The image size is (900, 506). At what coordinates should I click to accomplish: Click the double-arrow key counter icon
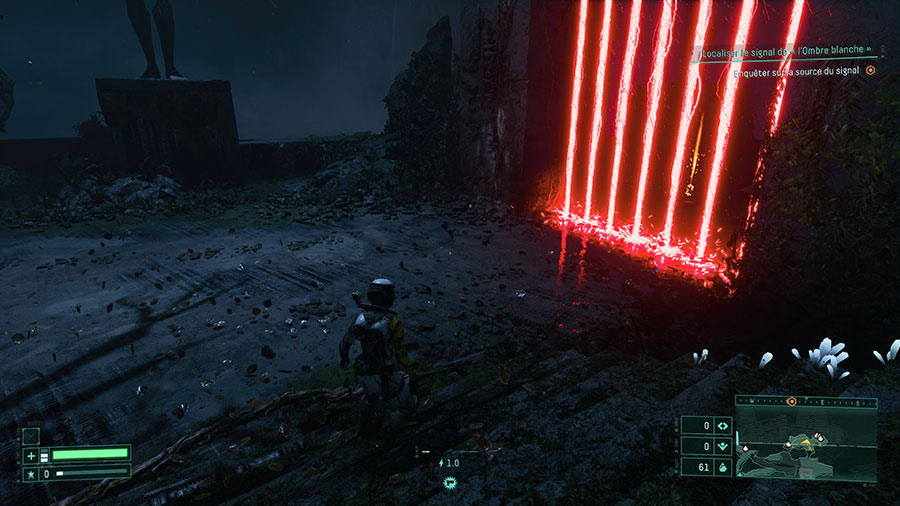point(722,426)
